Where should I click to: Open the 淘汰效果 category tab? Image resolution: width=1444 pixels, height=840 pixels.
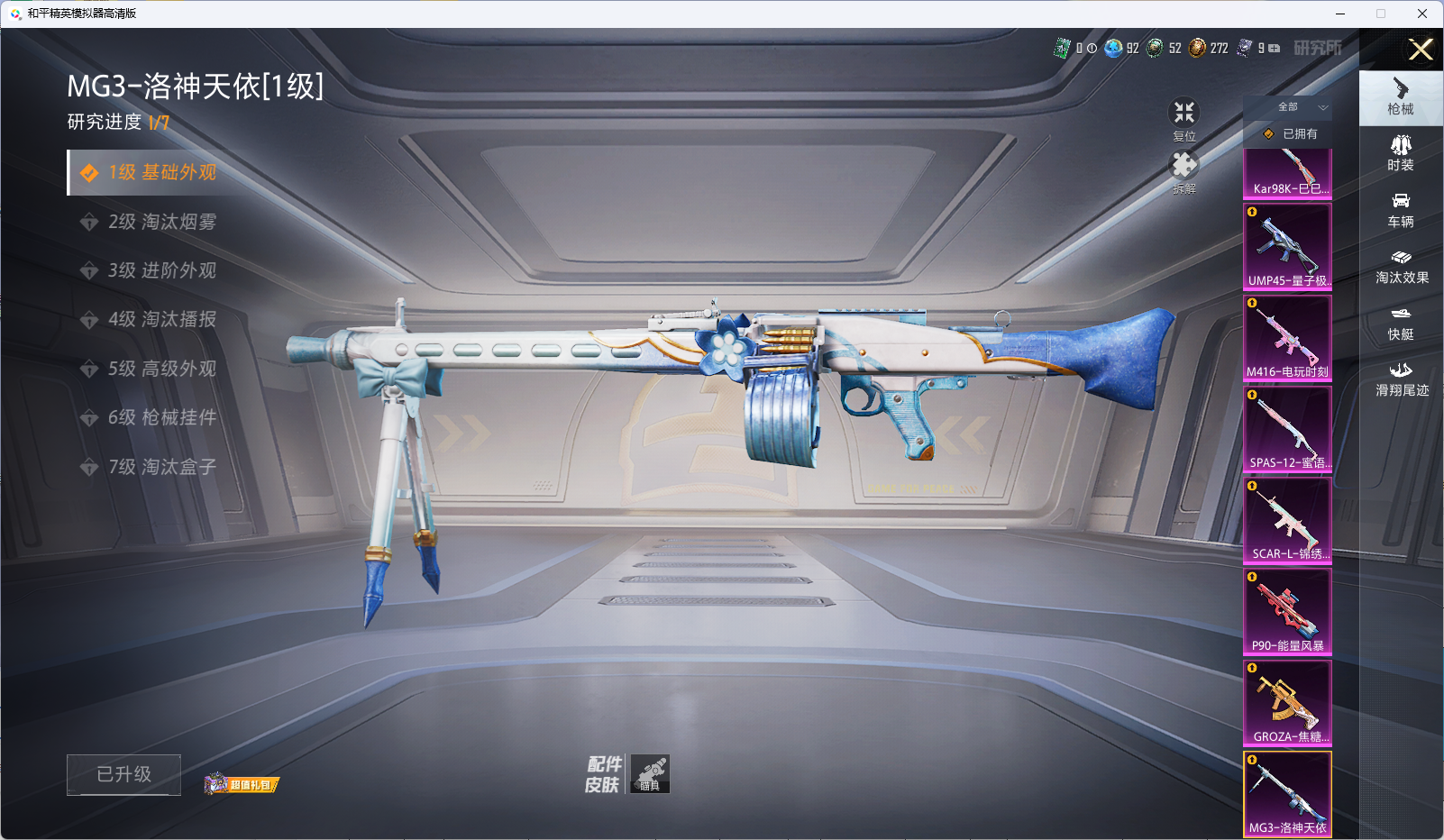pyautogui.click(x=1401, y=267)
